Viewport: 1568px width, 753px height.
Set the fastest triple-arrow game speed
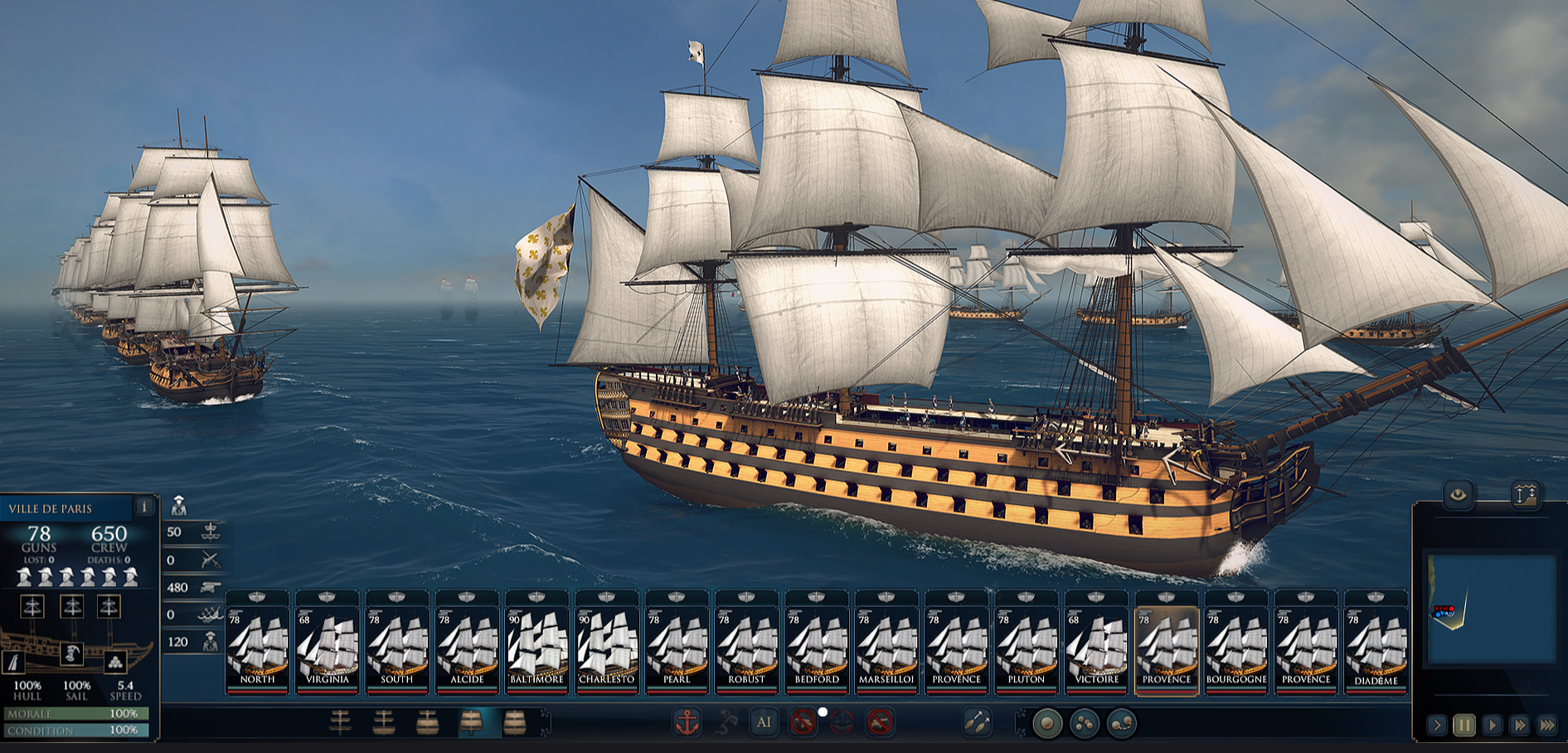tap(1547, 726)
